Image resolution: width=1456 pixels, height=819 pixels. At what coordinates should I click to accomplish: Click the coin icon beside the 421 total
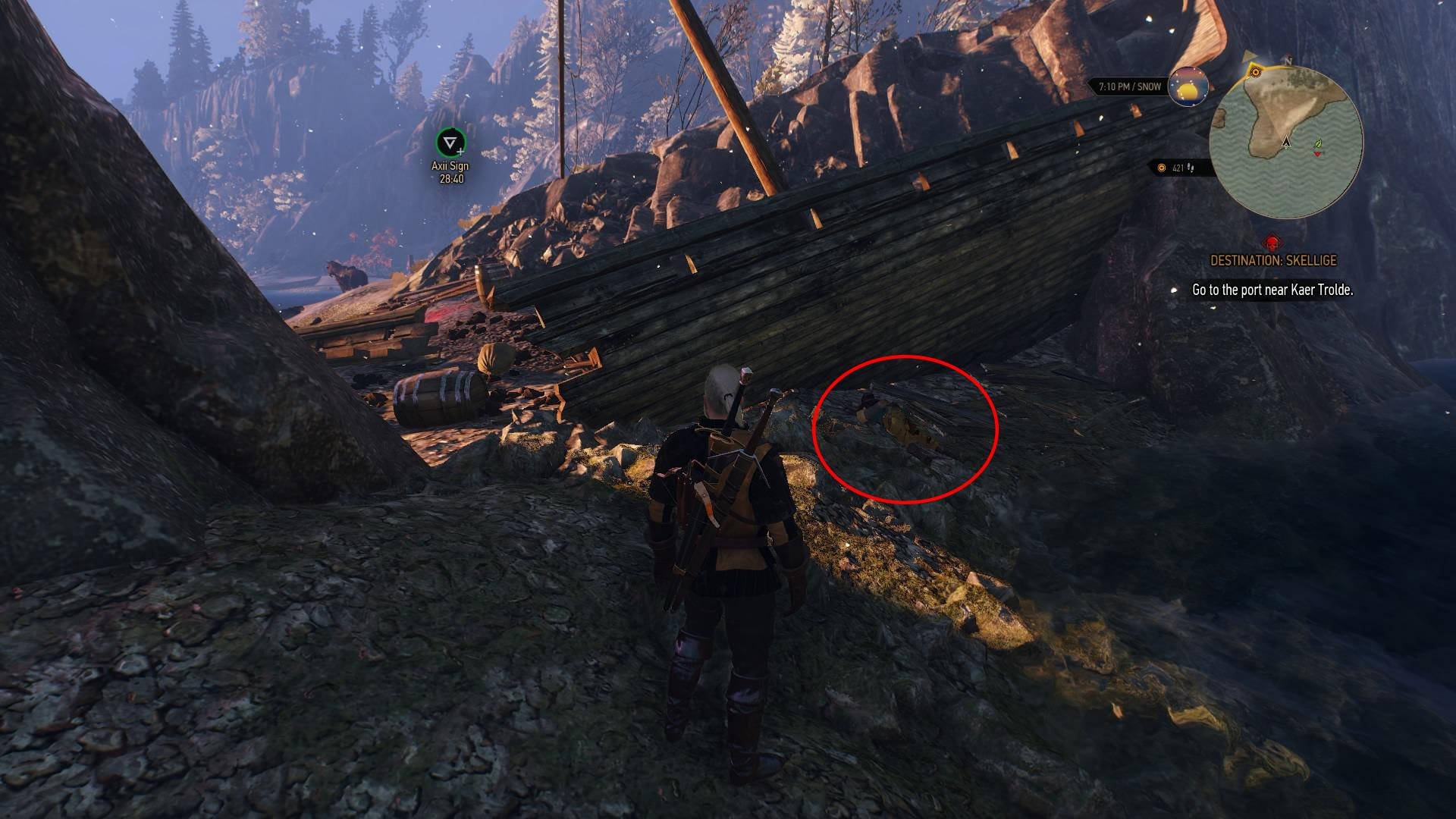coord(1161,168)
